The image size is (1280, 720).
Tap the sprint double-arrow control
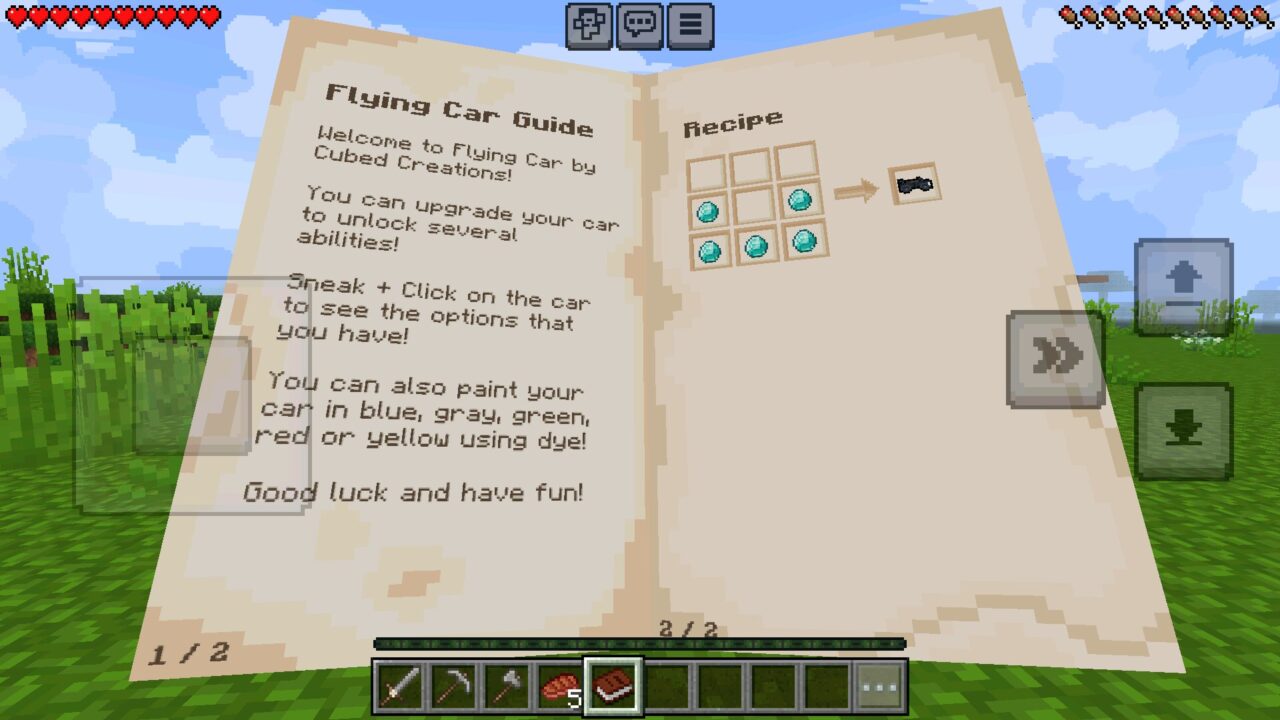tap(1055, 355)
